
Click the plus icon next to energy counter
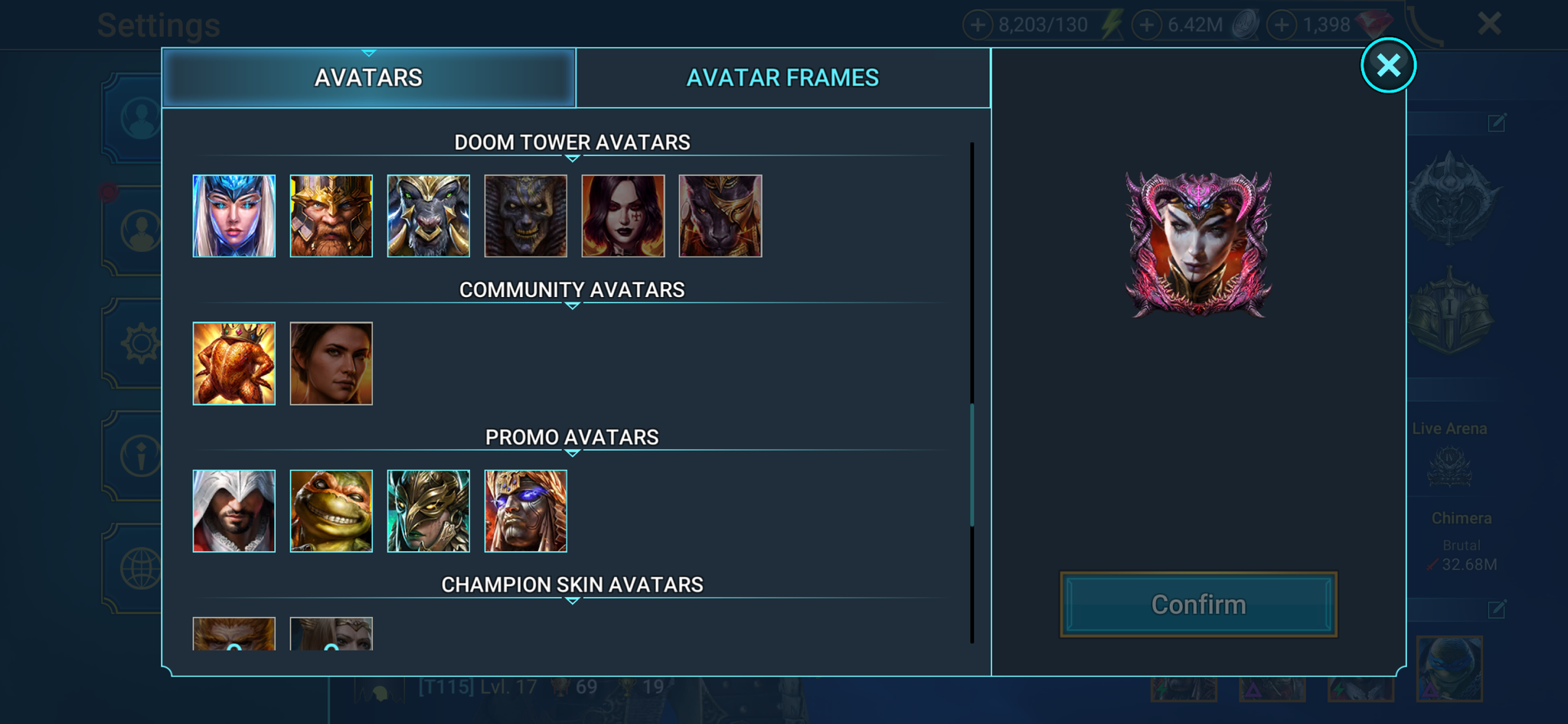click(978, 24)
